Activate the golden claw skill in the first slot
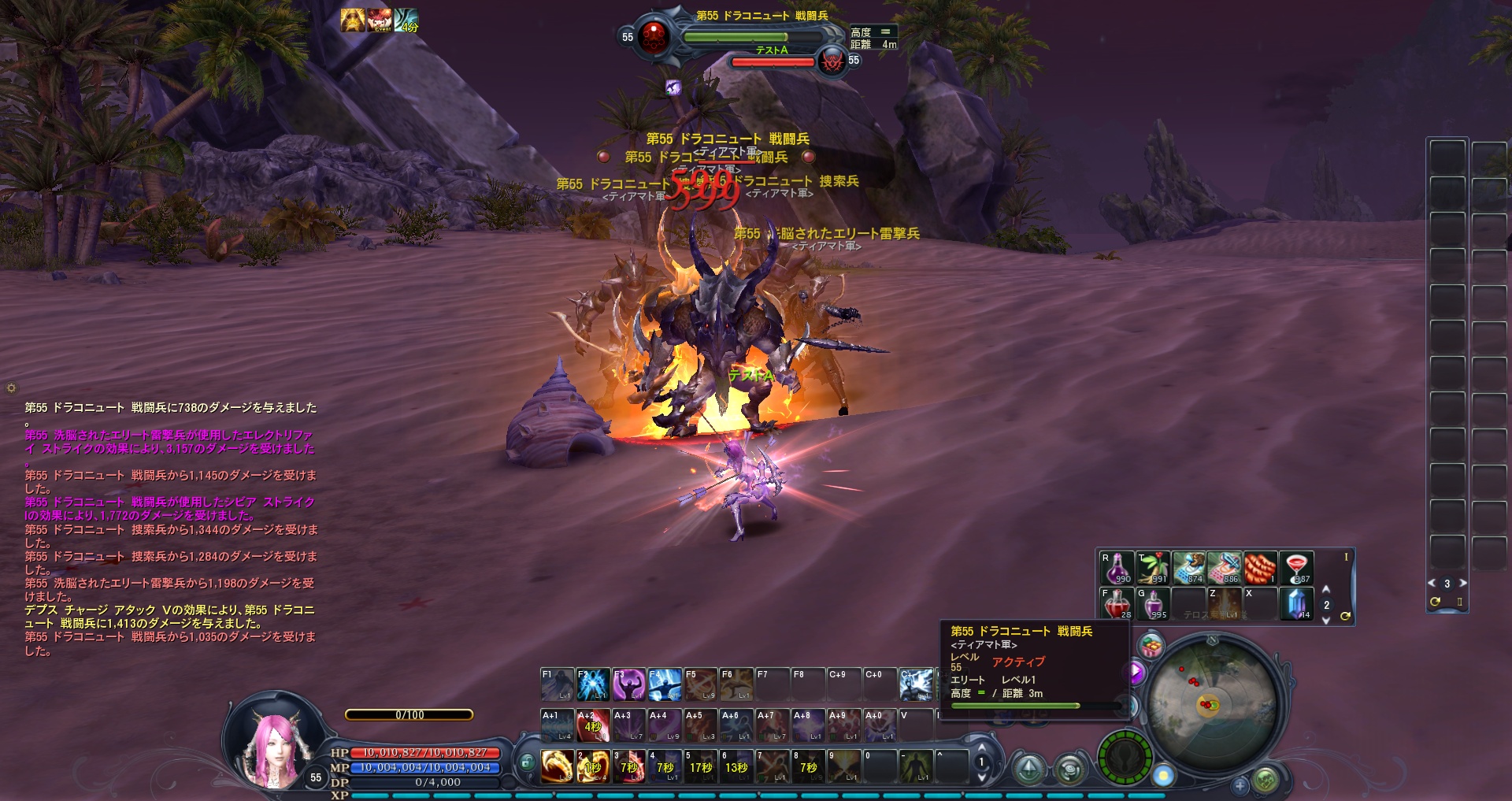1512x801 pixels. tap(557, 766)
